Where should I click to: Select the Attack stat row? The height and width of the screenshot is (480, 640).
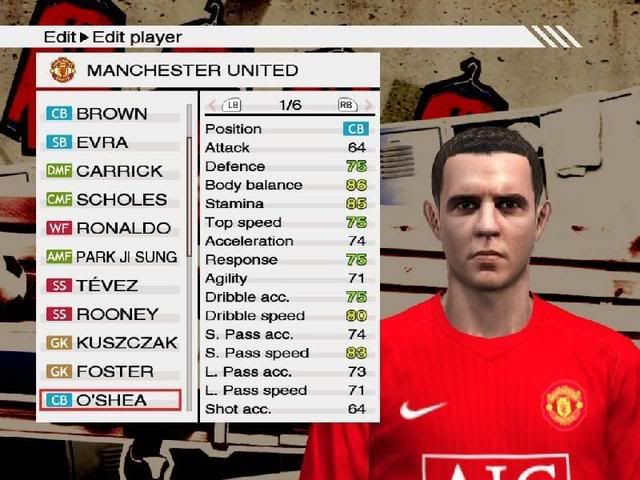[287, 147]
